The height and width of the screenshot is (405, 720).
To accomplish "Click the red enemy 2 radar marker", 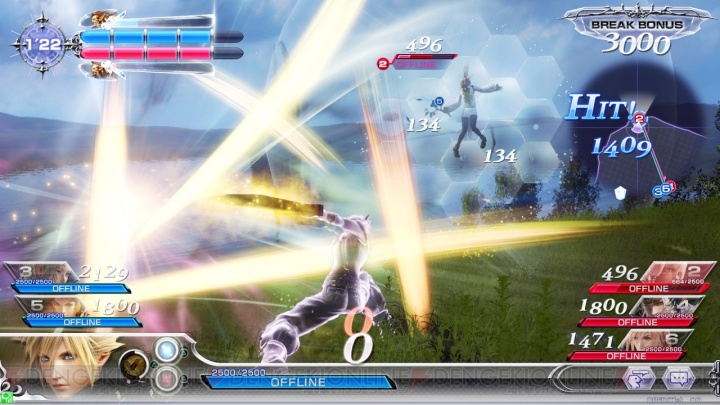I will click(639, 120).
